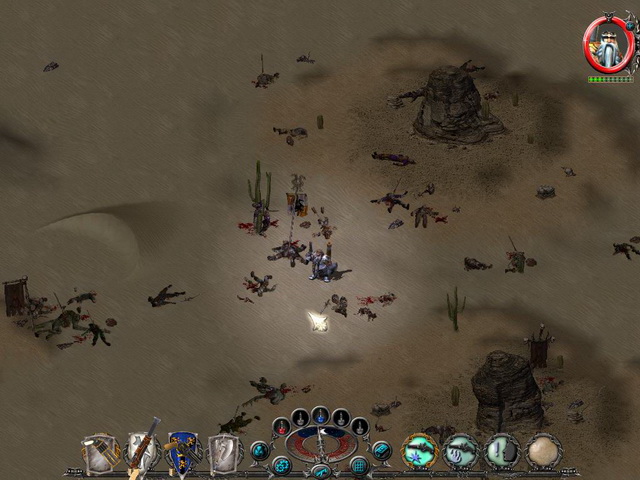
Task: Select the empty beige combat art orb
Action: [x=544, y=451]
